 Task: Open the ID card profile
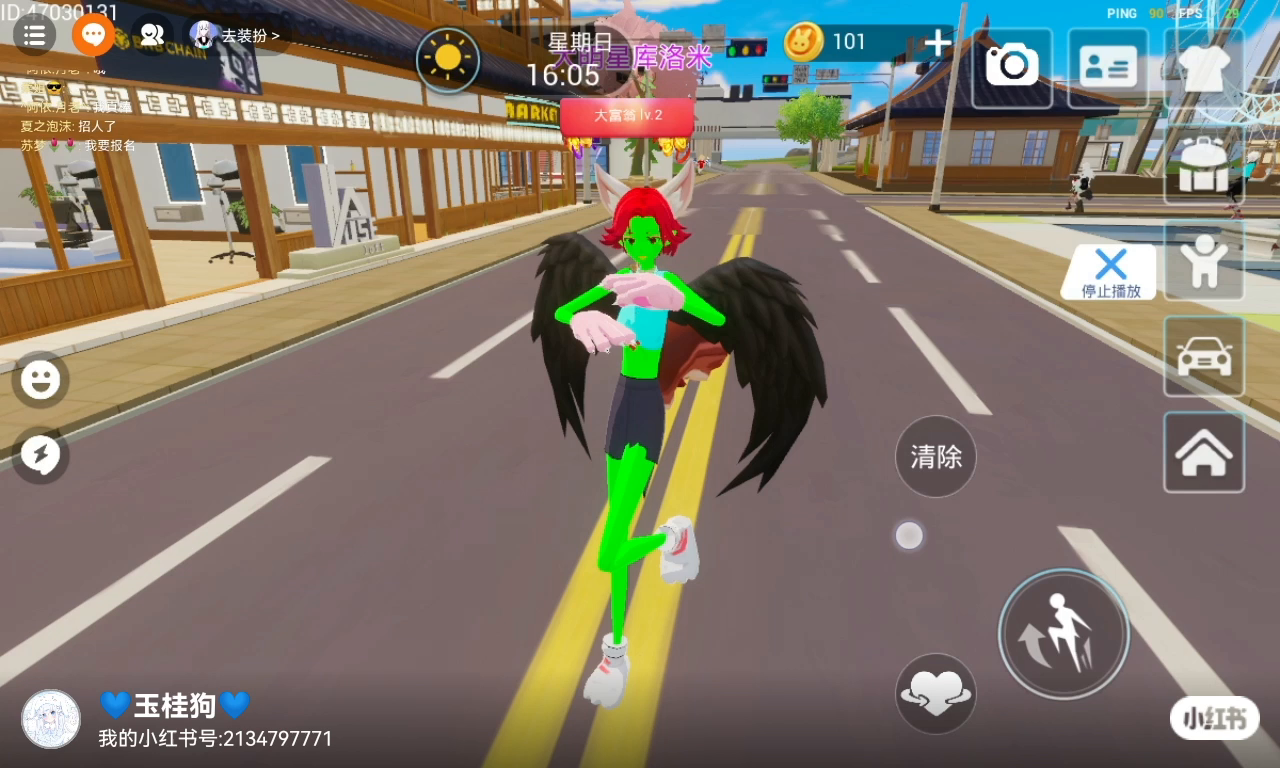tap(1108, 68)
